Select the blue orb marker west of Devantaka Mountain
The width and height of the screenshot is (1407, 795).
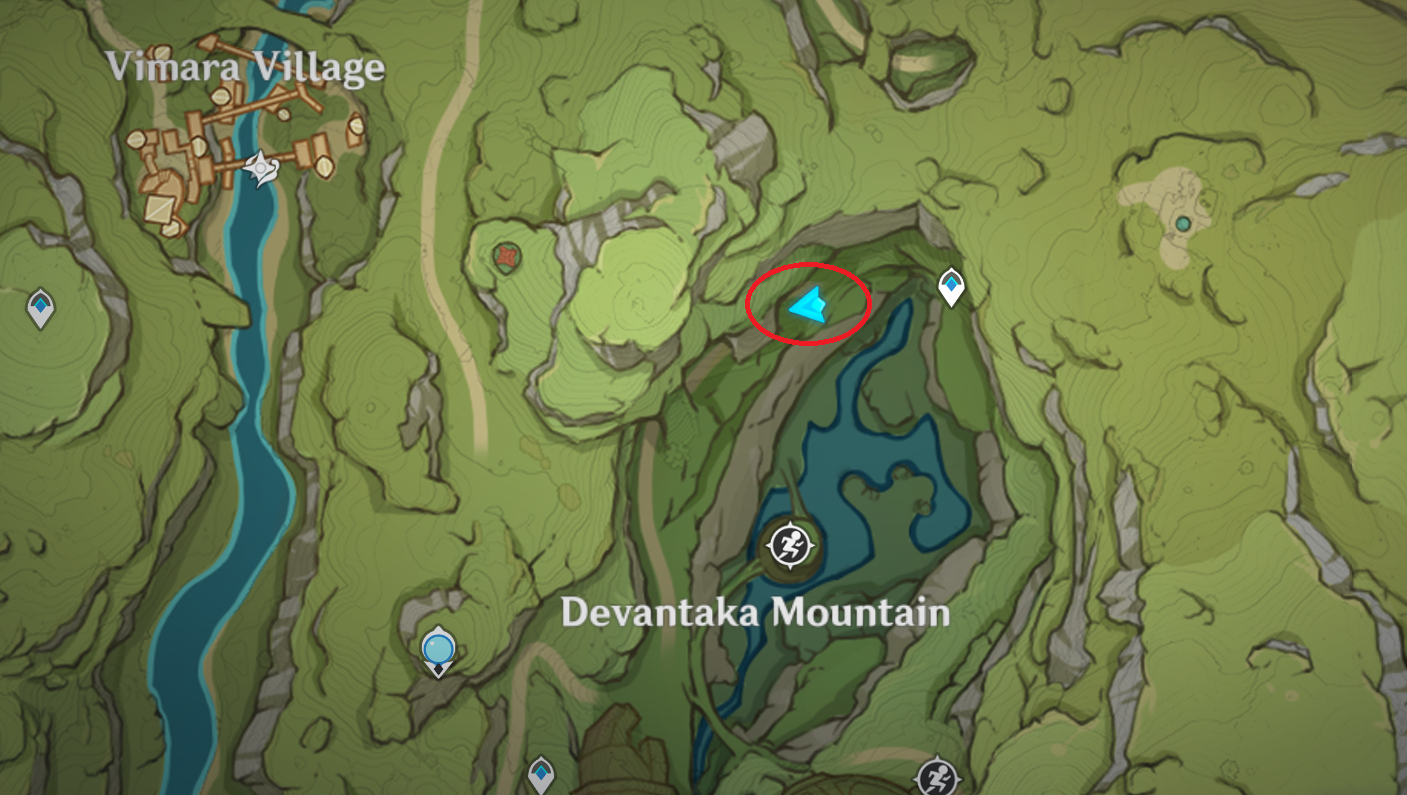point(438,650)
